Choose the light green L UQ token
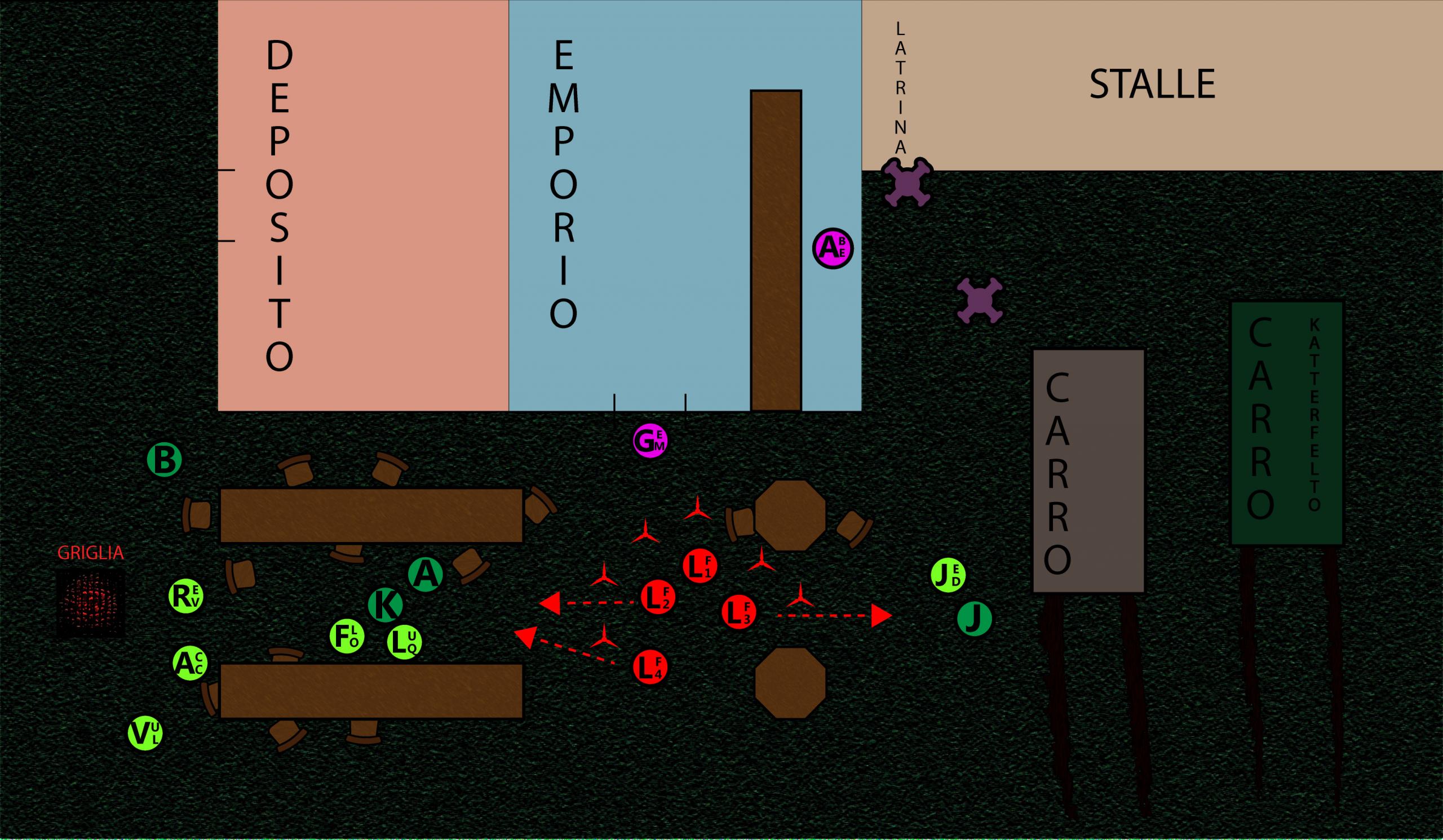This screenshot has height=840, width=1443. pos(405,642)
